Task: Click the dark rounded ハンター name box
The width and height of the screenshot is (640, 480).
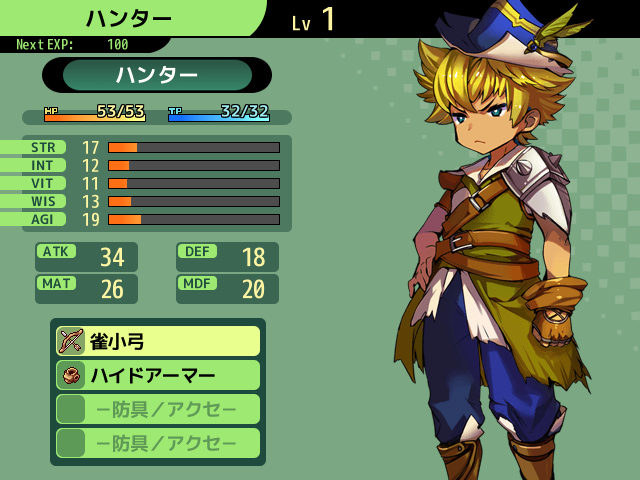Action: 157,75
